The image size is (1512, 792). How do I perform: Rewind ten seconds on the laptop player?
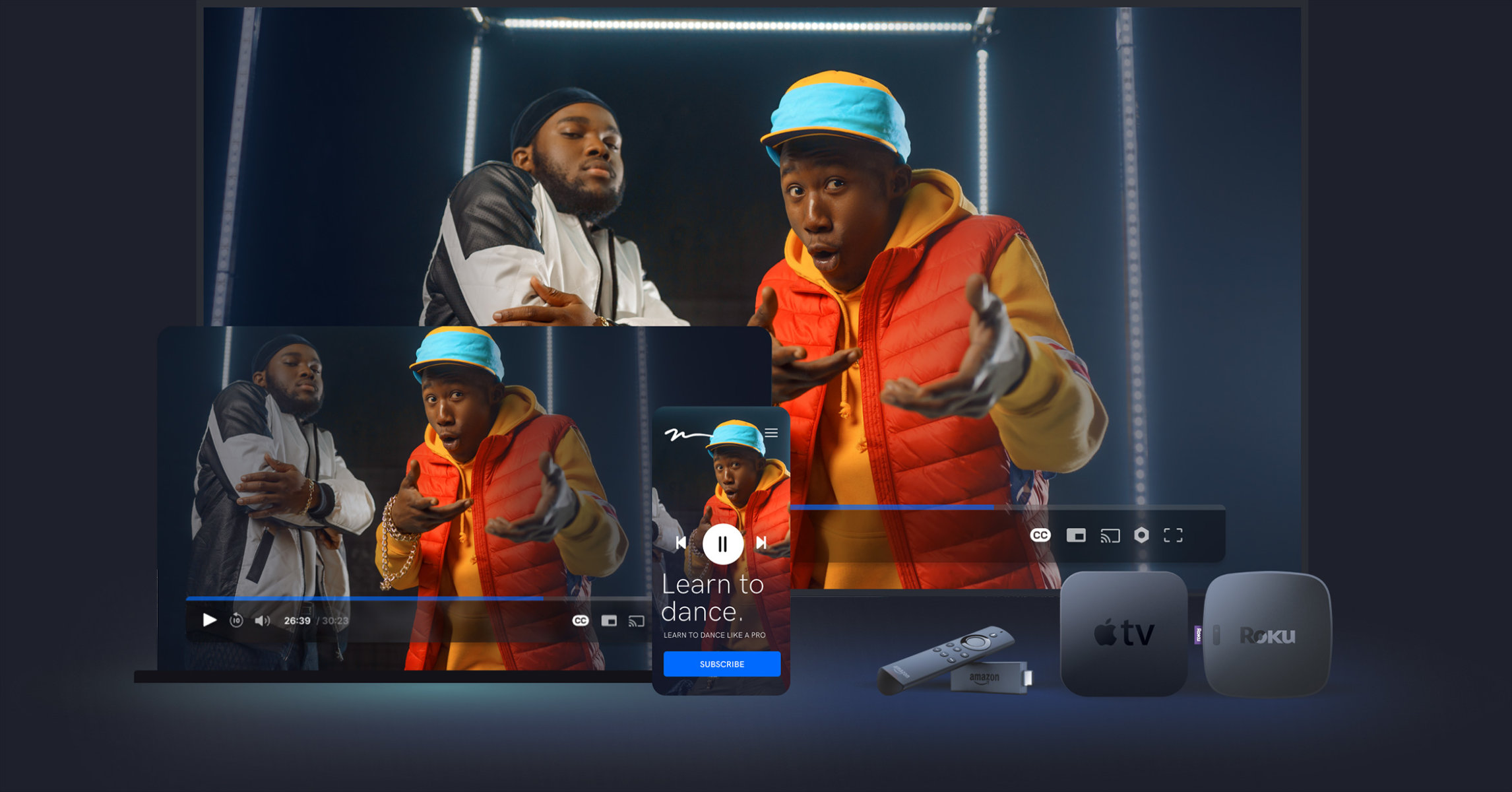pyautogui.click(x=236, y=620)
